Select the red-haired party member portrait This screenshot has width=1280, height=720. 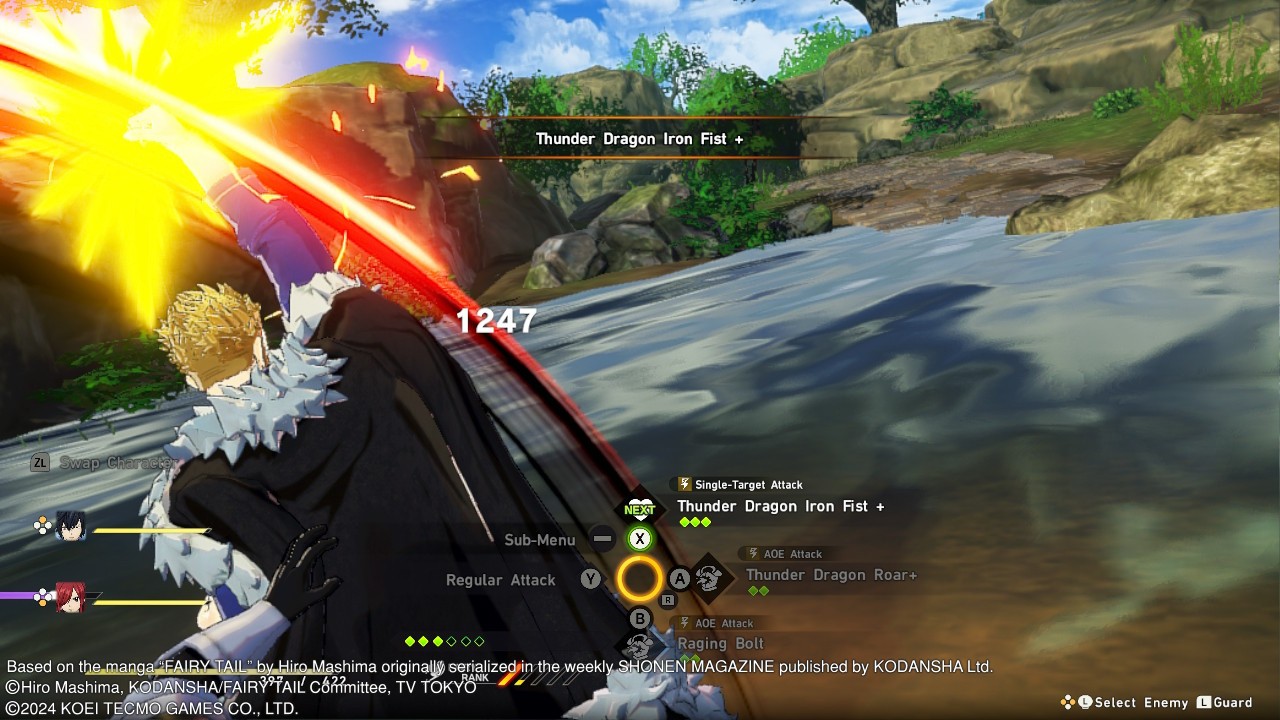pos(71,596)
